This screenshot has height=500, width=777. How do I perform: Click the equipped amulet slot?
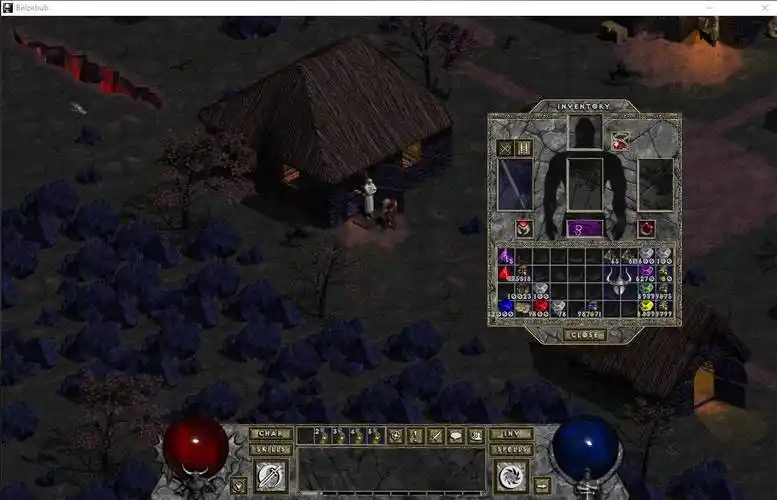pos(621,142)
